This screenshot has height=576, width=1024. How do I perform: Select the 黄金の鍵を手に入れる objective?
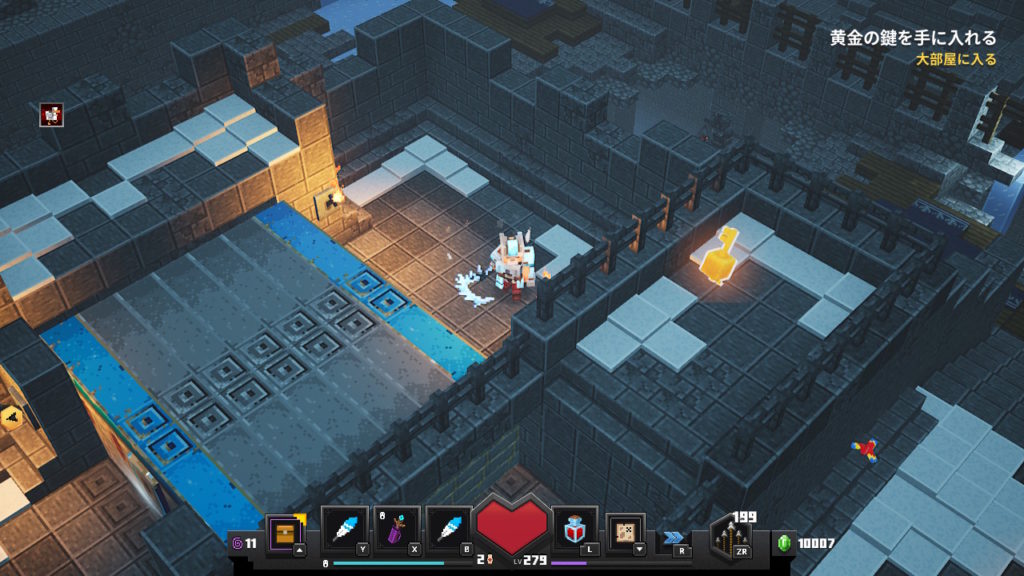pyautogui.click(x=912, y=38)
